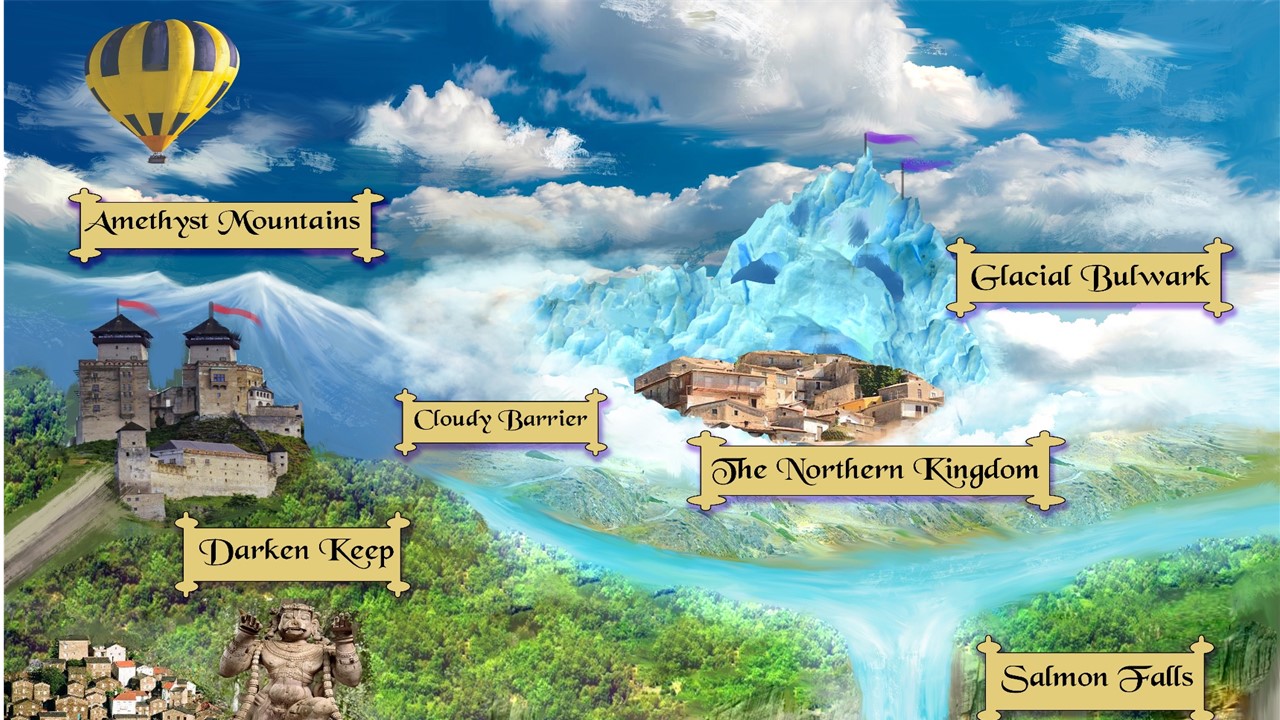Go to Salmon Falls location
1280x720 pixels.
click(x=1096, y=678)
